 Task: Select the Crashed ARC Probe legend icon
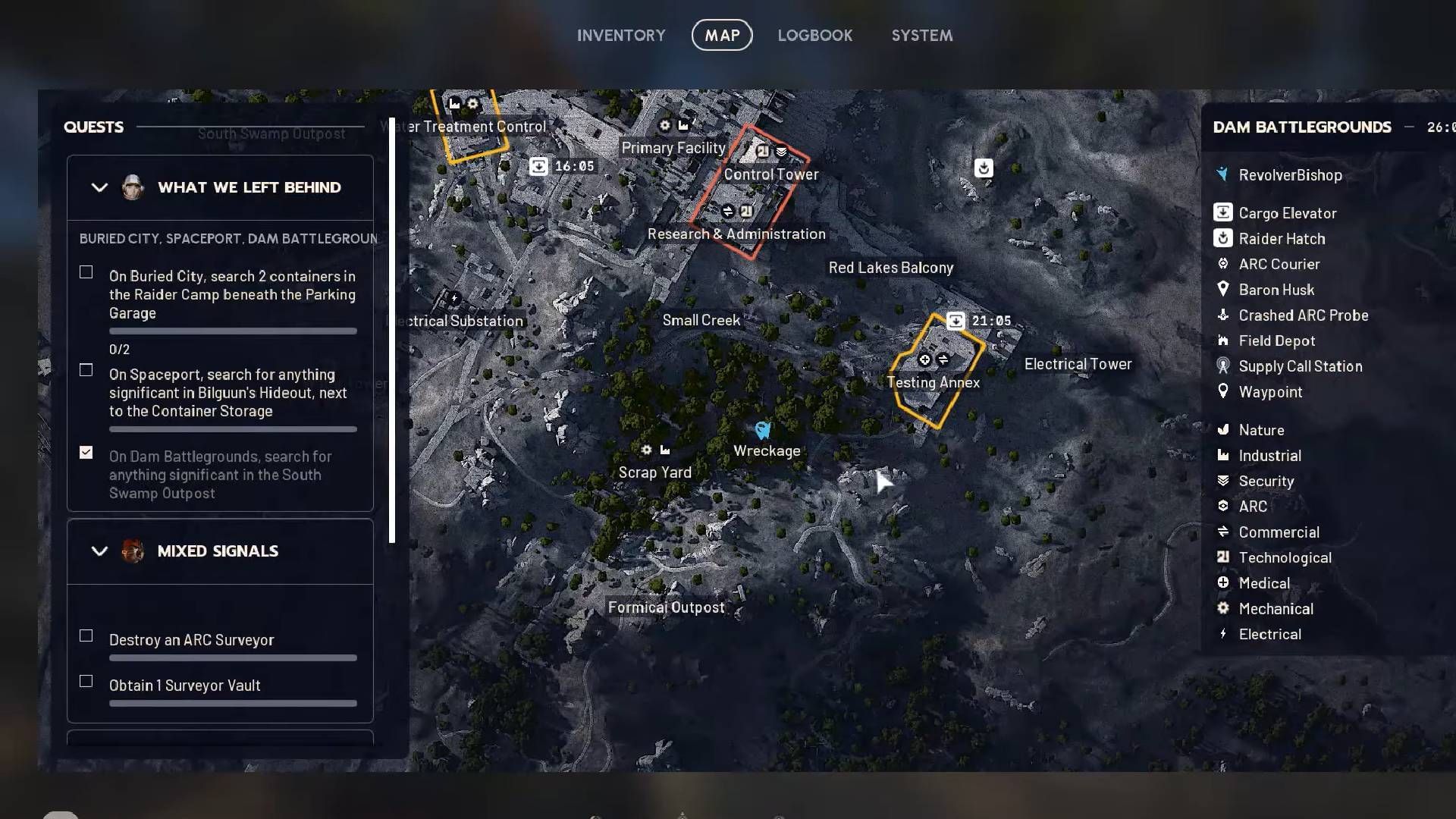click(x=1222, y=315)
